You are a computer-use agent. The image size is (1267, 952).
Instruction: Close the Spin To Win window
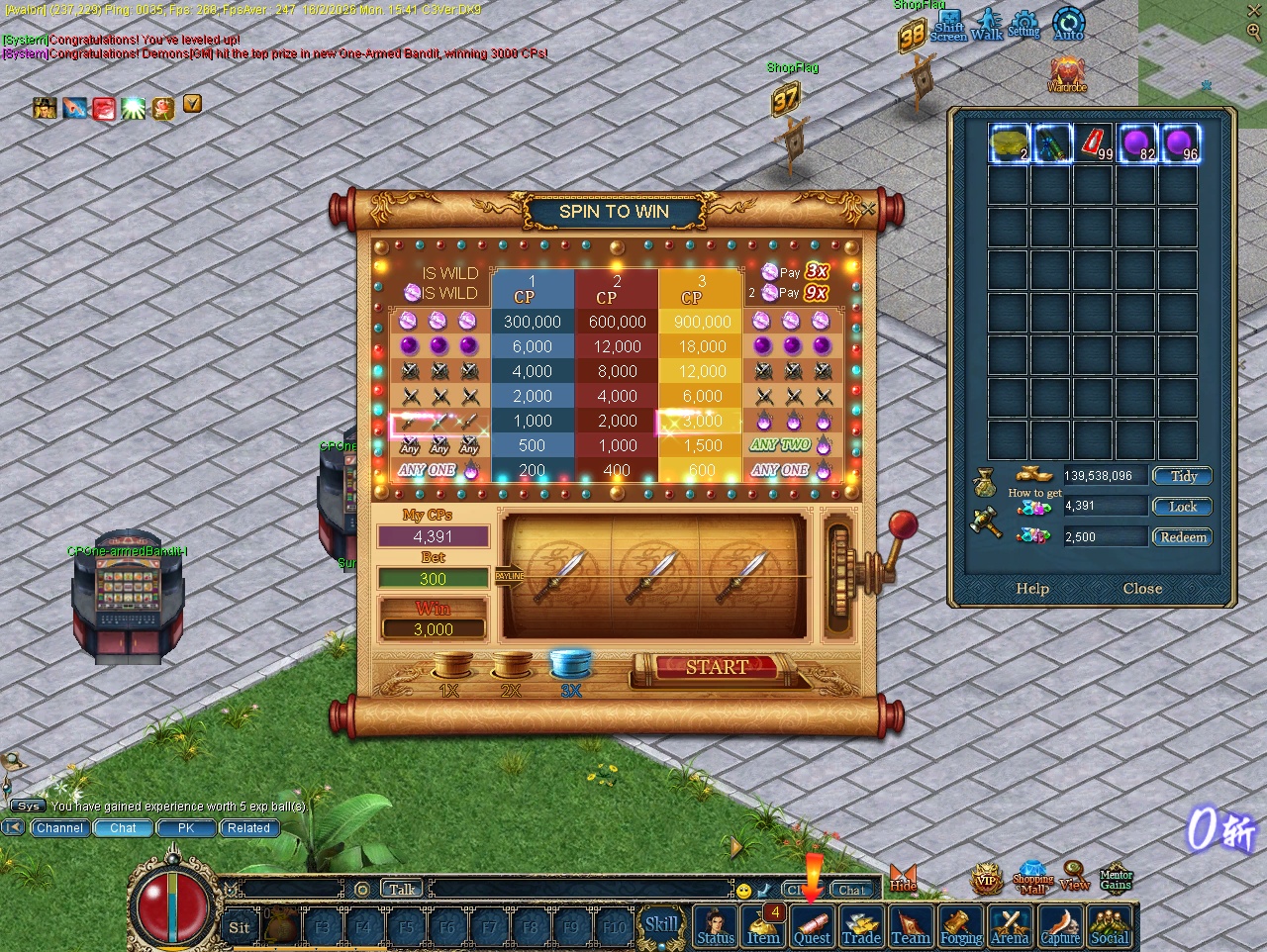click(x=868, y=209)
